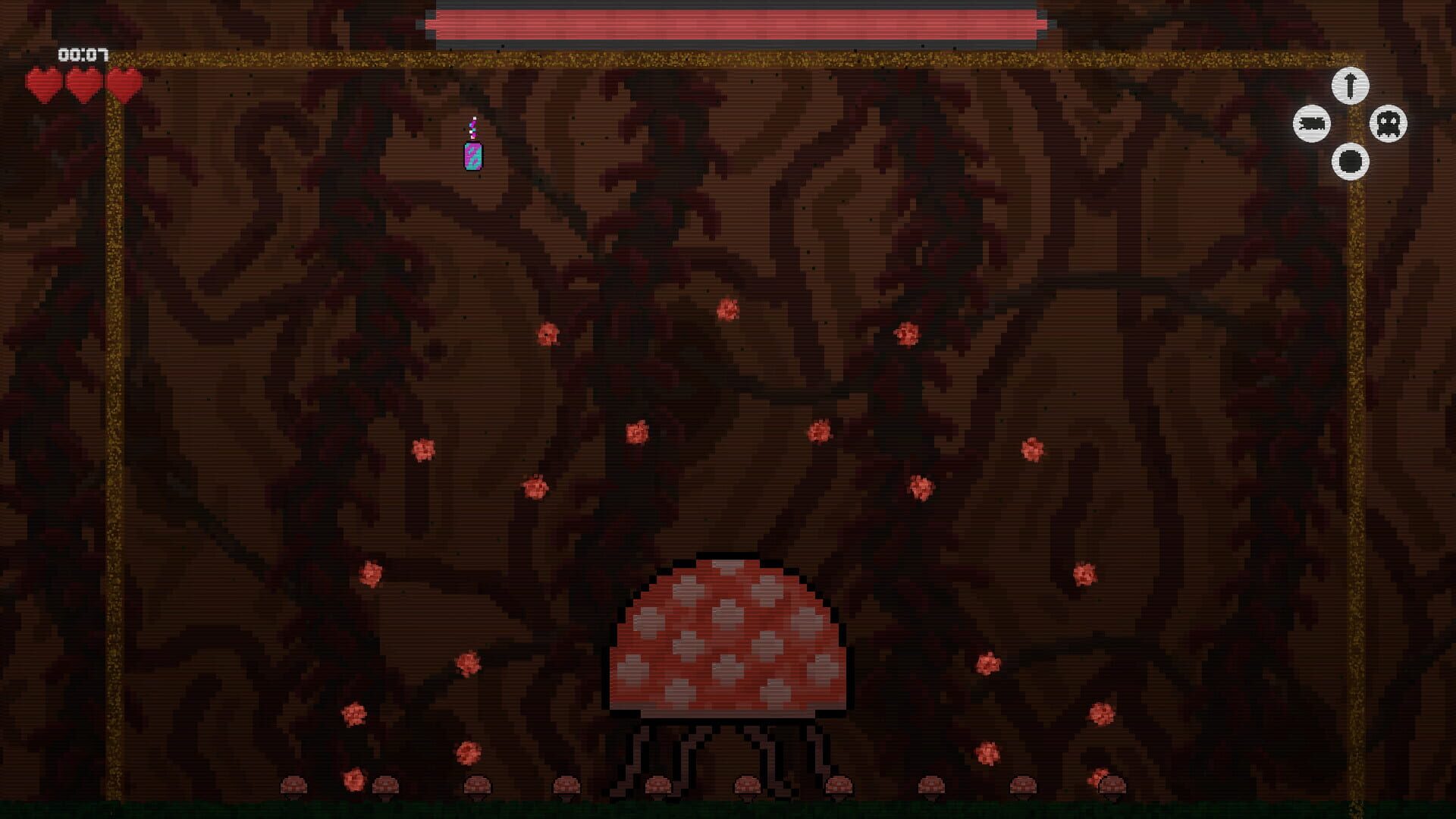This screenshot has height=819, width=1456.
Task: Click the small mushroom right of the boss
Action: pyautogui.click(x=841, y=783)
